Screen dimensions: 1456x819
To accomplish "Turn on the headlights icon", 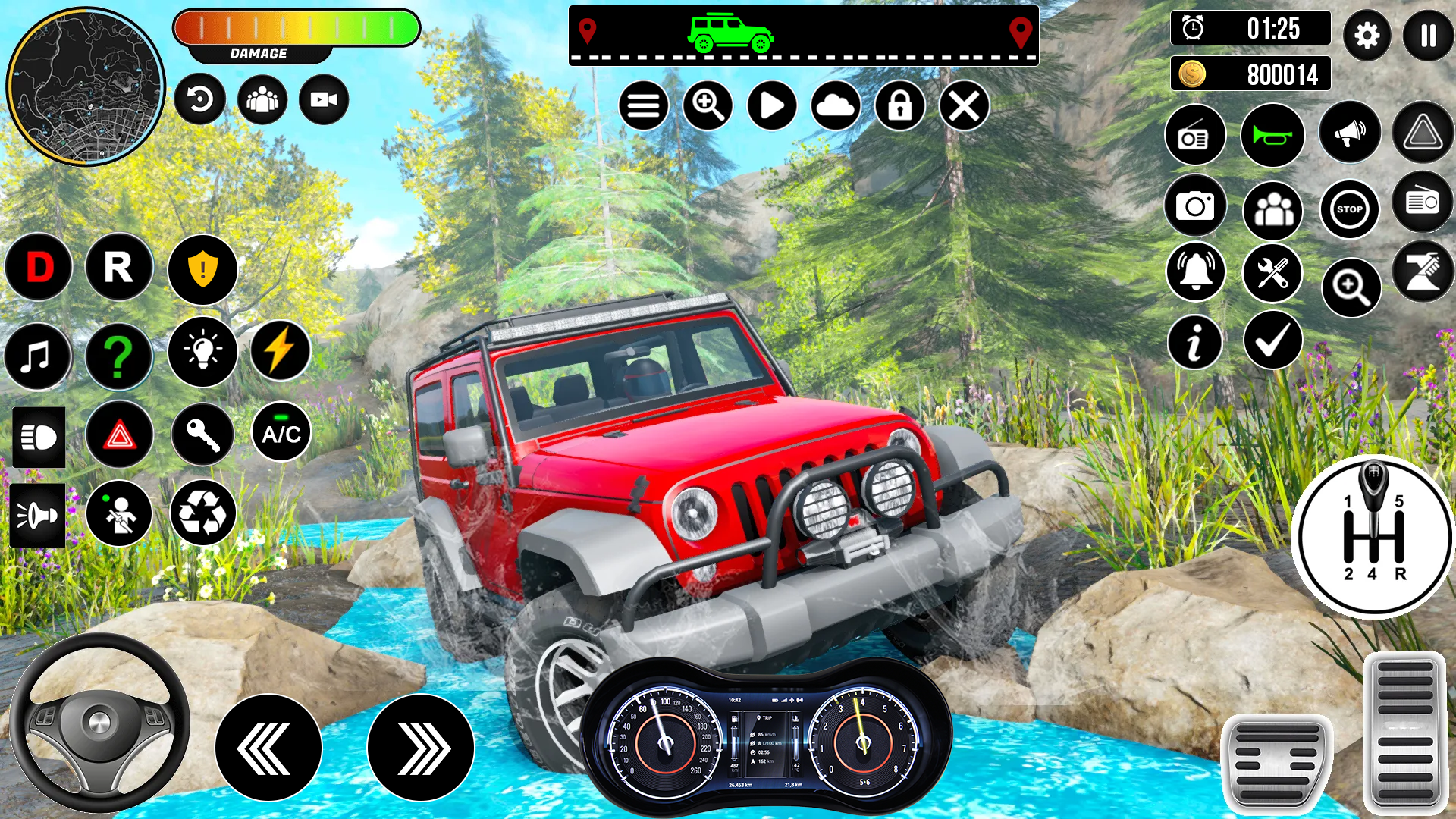I will (x=39, y=437).
